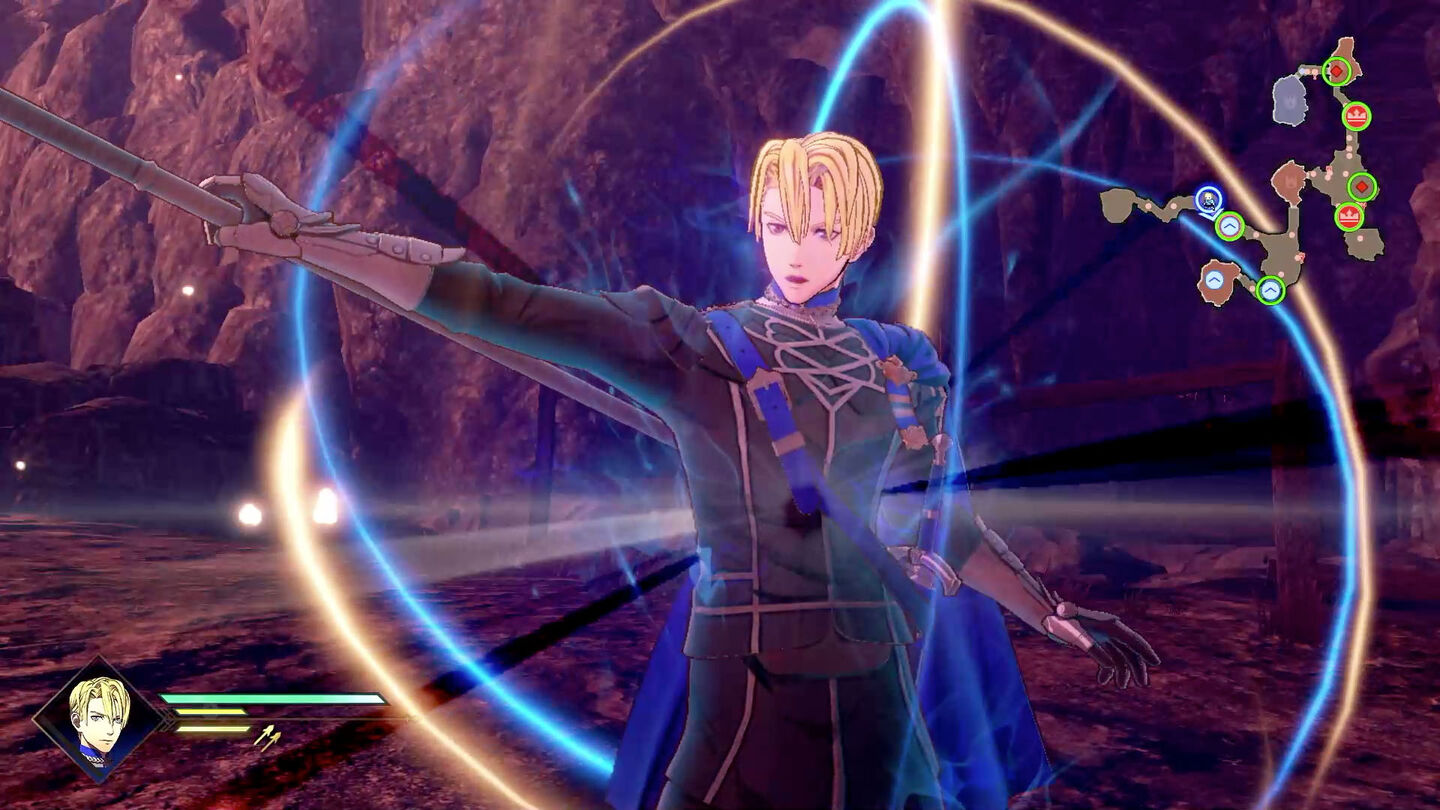Viewport: 1440px width, 810px height.
Task: Click the lower yellow special gauge segment
Action: coord(211,728)
